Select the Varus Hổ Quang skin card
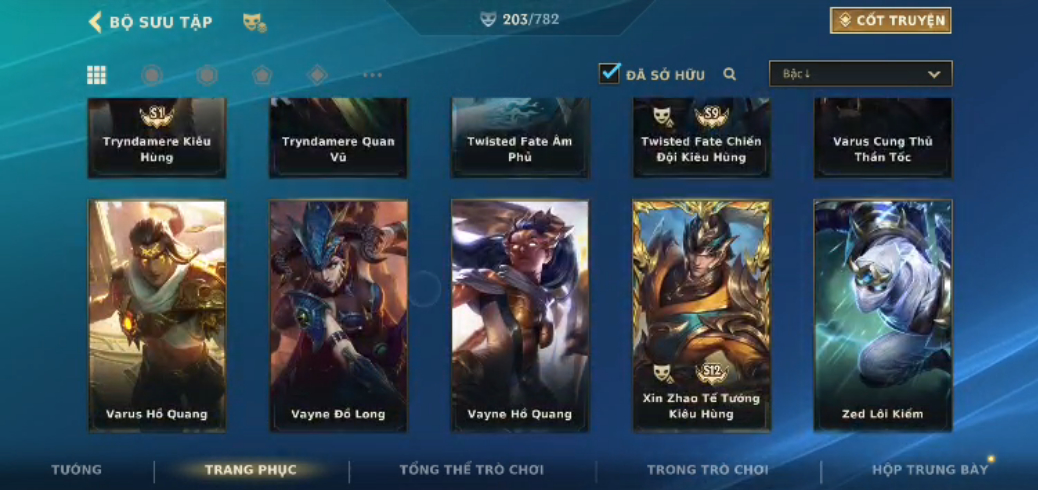The height and width of the screenshot is (490, 1038). 157,315
